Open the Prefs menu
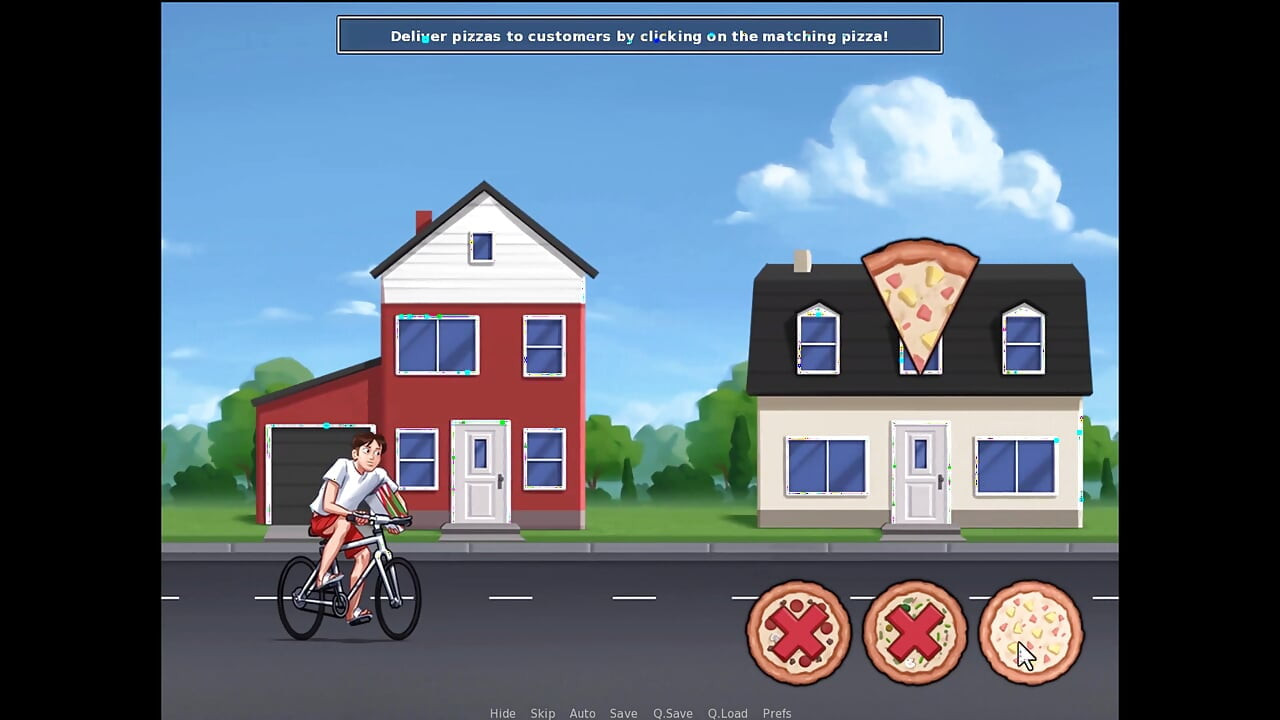 coord(777,713)
